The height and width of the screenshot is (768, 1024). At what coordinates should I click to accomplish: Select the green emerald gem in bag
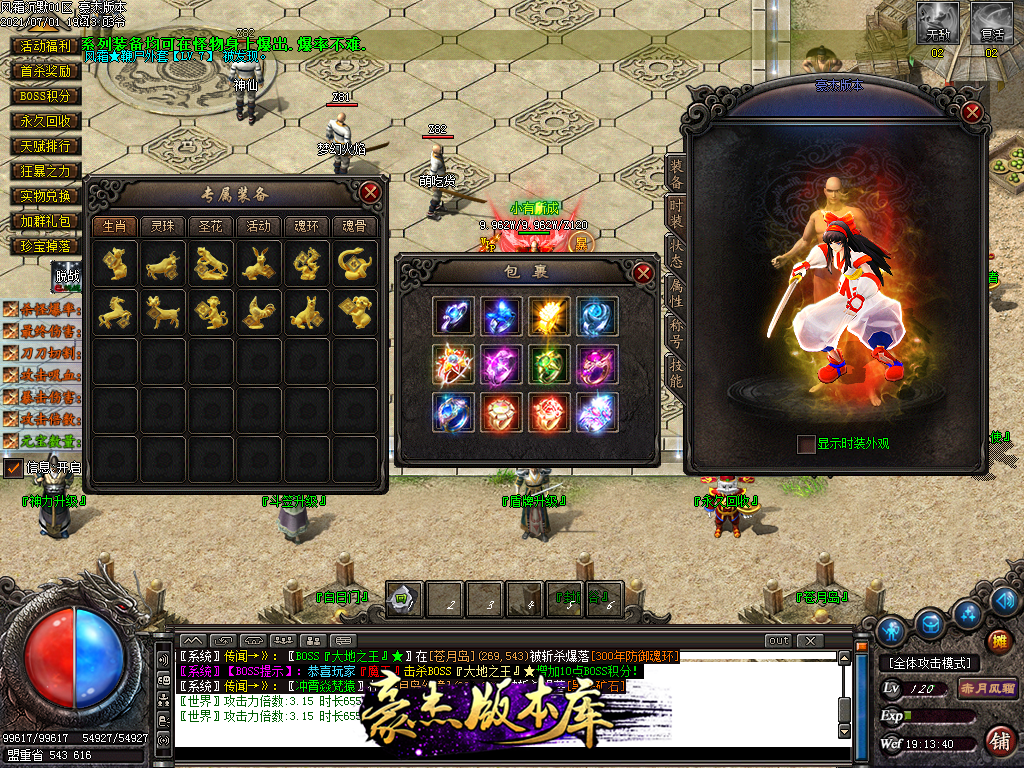pyautogui.click(x=548, y=364)
